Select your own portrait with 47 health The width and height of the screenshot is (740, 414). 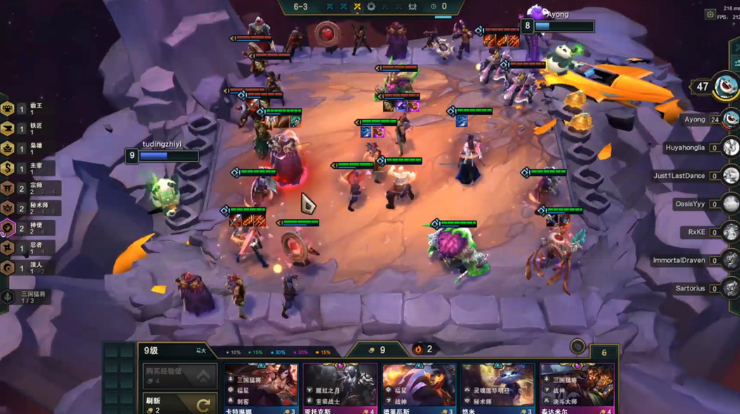point(728,87)
